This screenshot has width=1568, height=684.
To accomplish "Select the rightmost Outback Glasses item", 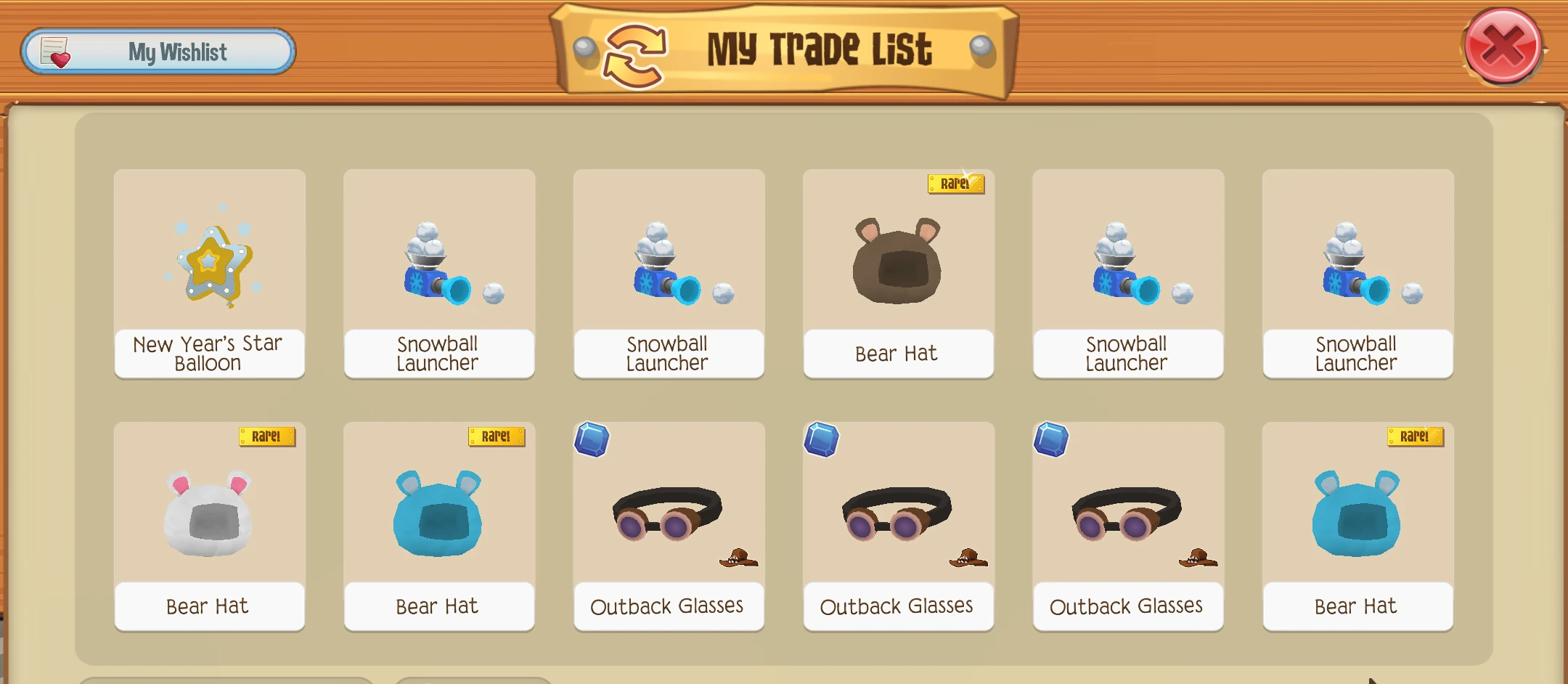I will tap(1127, 523).
